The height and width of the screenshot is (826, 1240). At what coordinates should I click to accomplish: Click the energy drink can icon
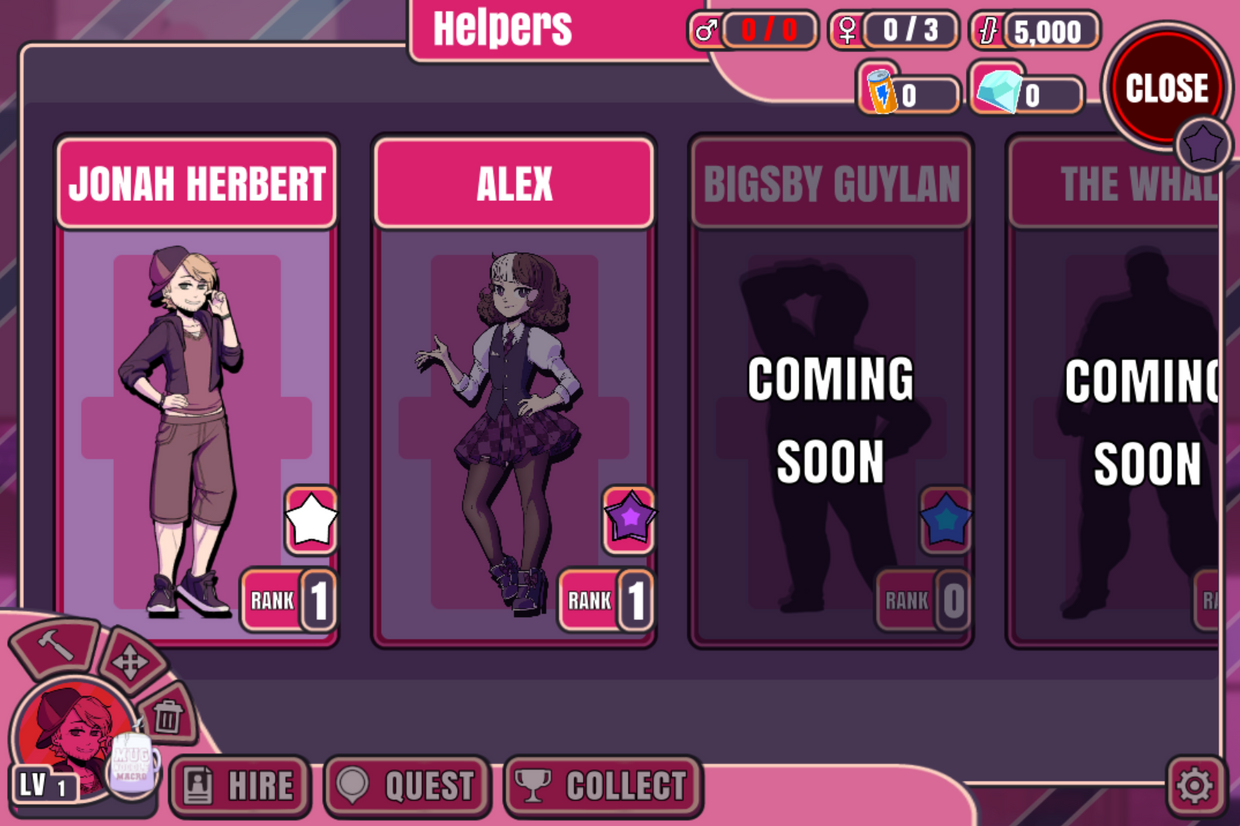[x=880, y=90]
